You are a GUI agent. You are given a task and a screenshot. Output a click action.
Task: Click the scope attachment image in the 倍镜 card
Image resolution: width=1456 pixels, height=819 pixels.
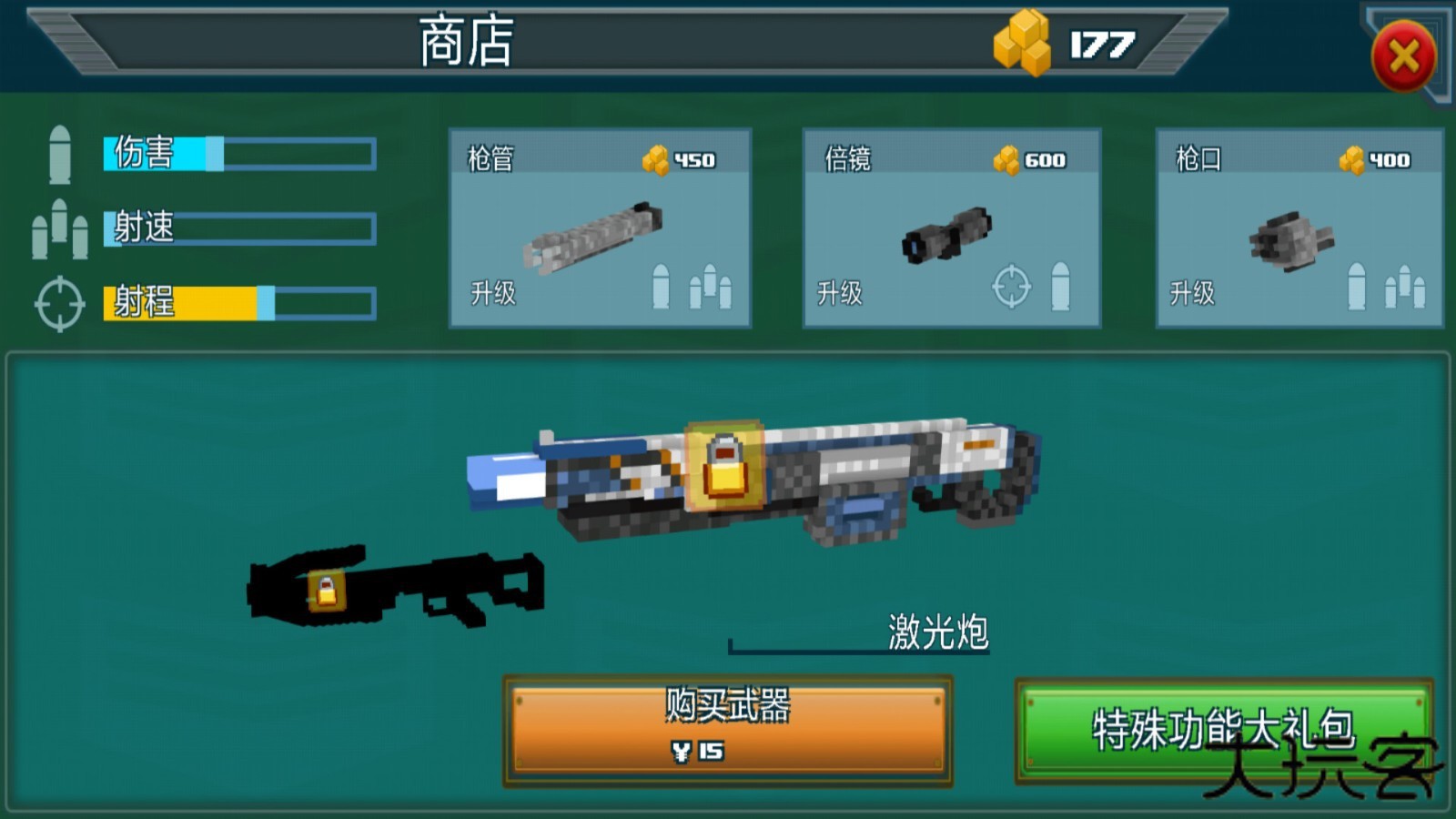(x=946, y=237)
